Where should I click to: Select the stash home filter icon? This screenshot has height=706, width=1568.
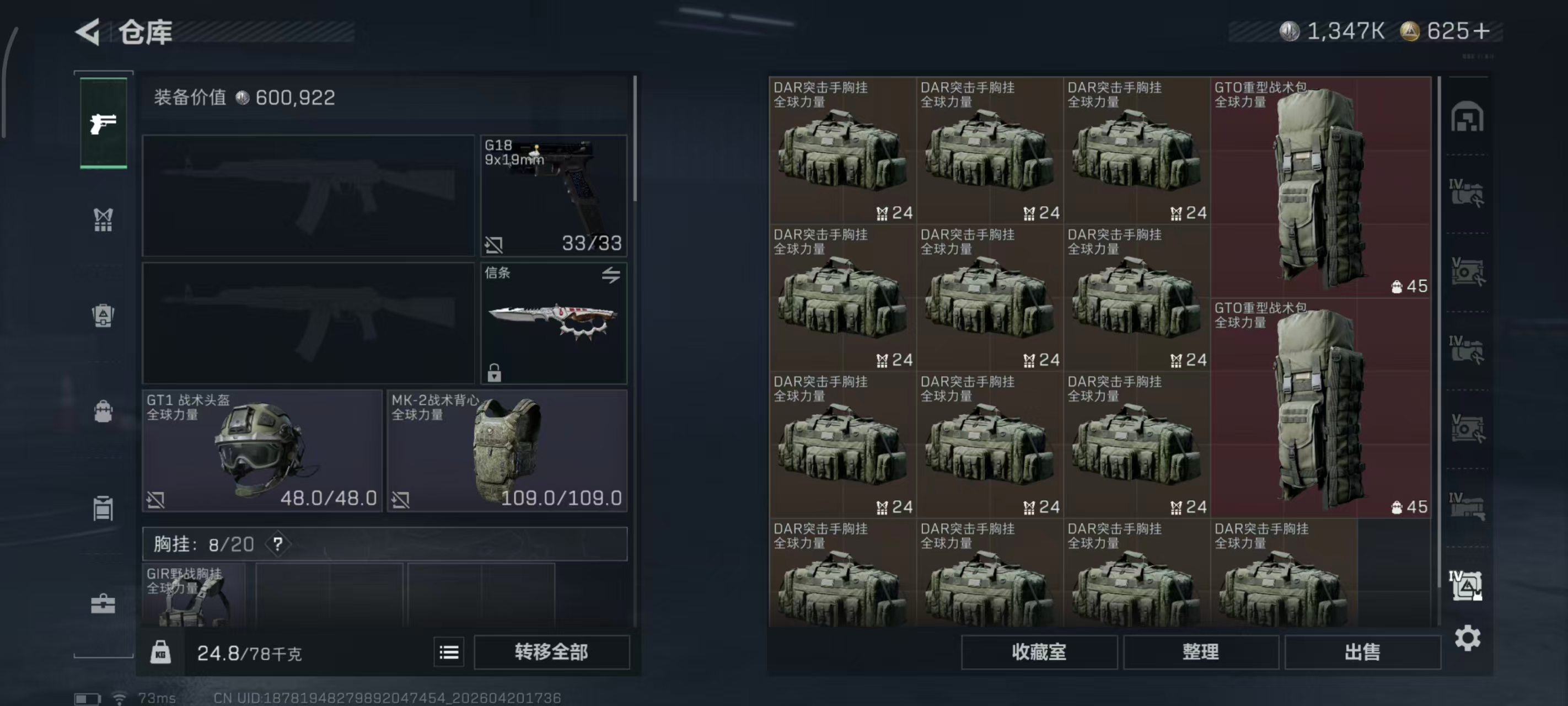pyautogui.click(x=1467, y=117)
